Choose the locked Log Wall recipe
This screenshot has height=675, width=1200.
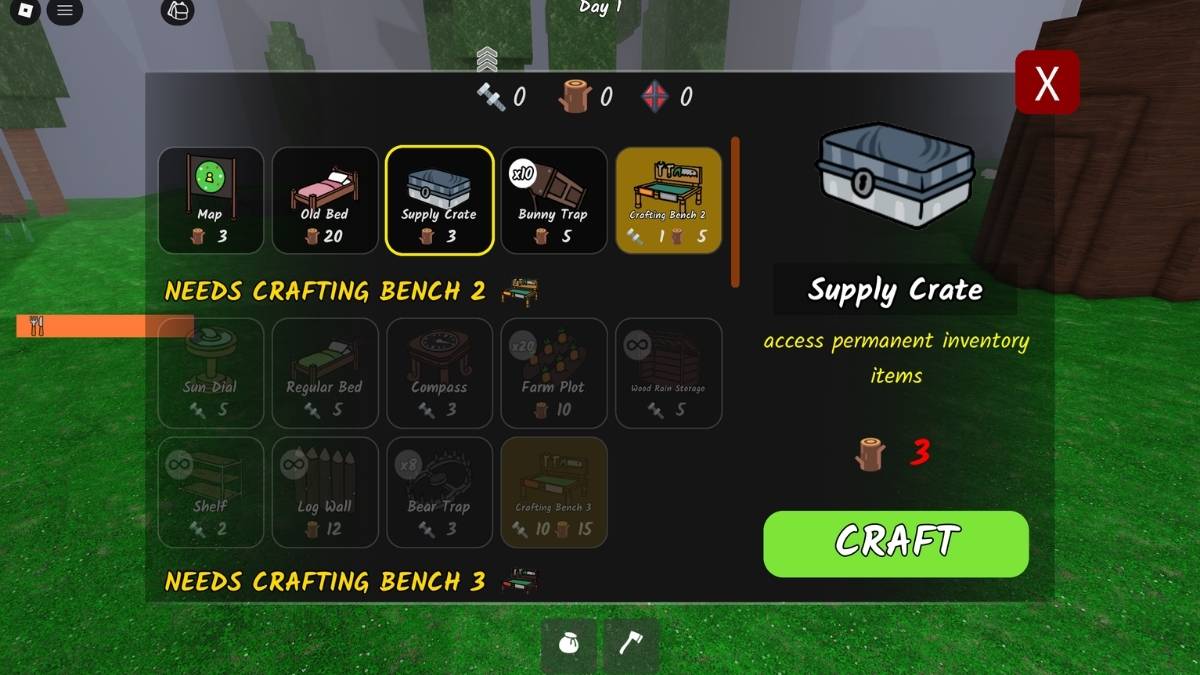coord(325,492)
